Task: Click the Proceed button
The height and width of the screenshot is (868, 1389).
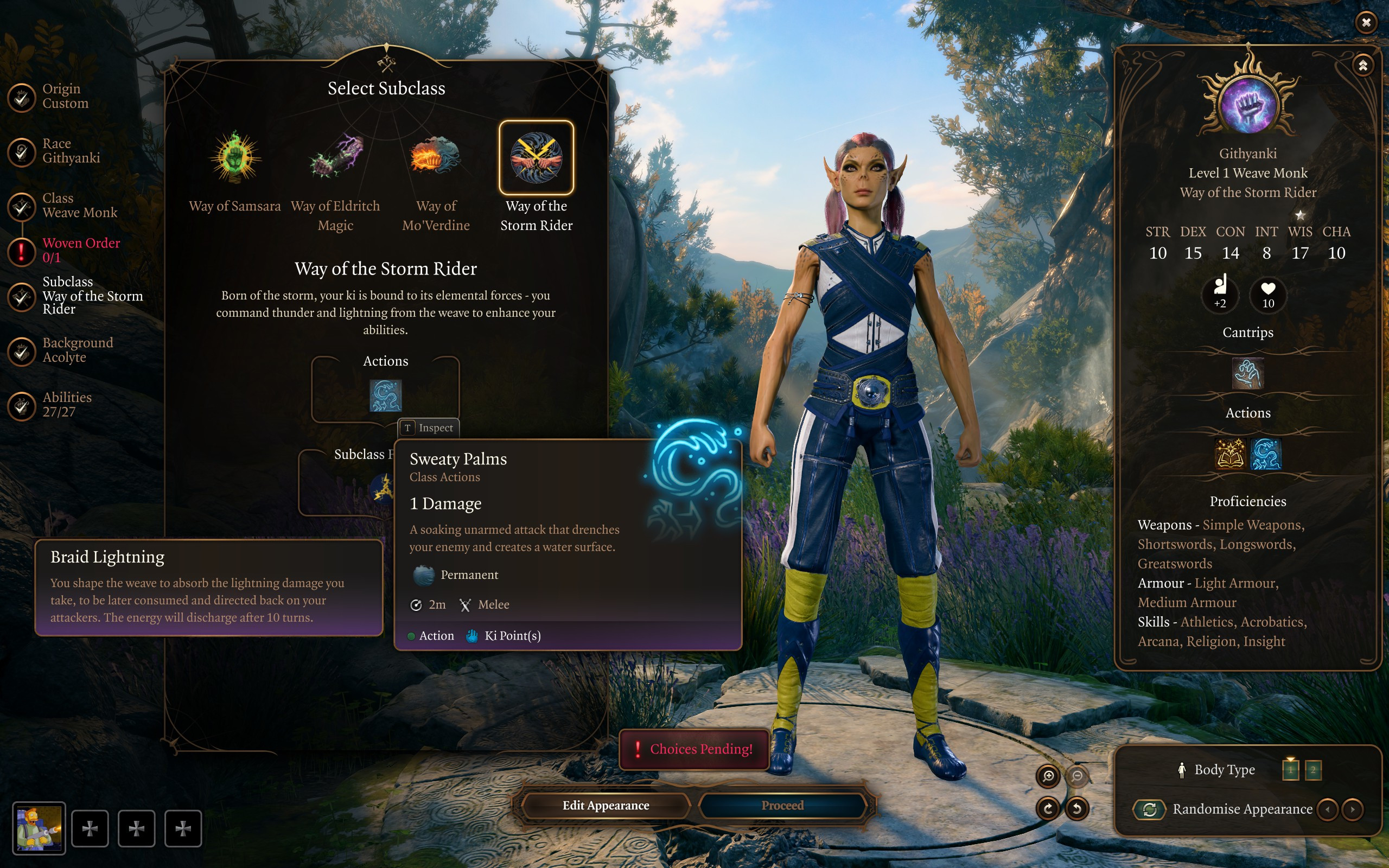Action: [x=782, y=806]
